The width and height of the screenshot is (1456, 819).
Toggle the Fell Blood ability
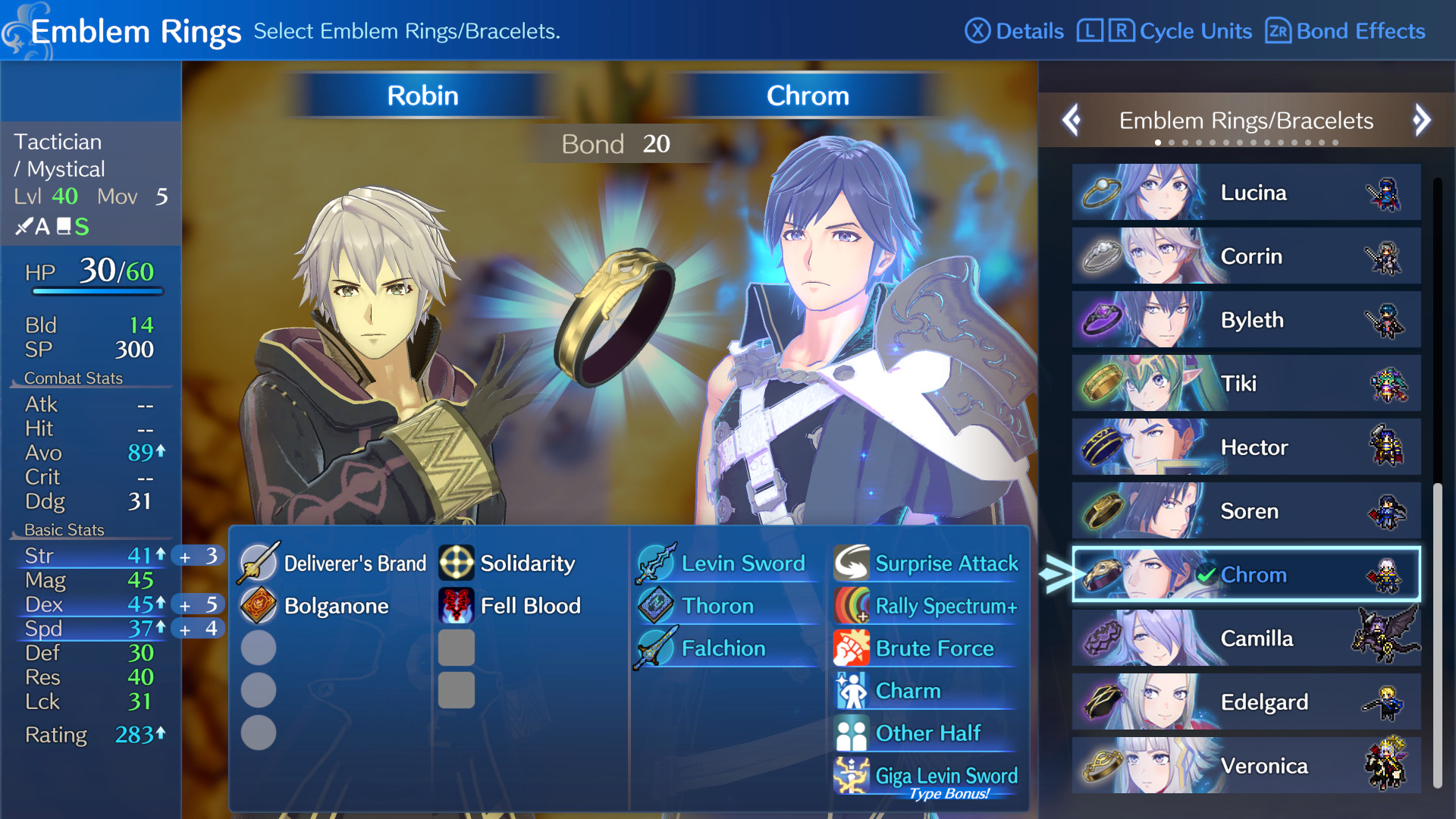[x=457, y=606]
